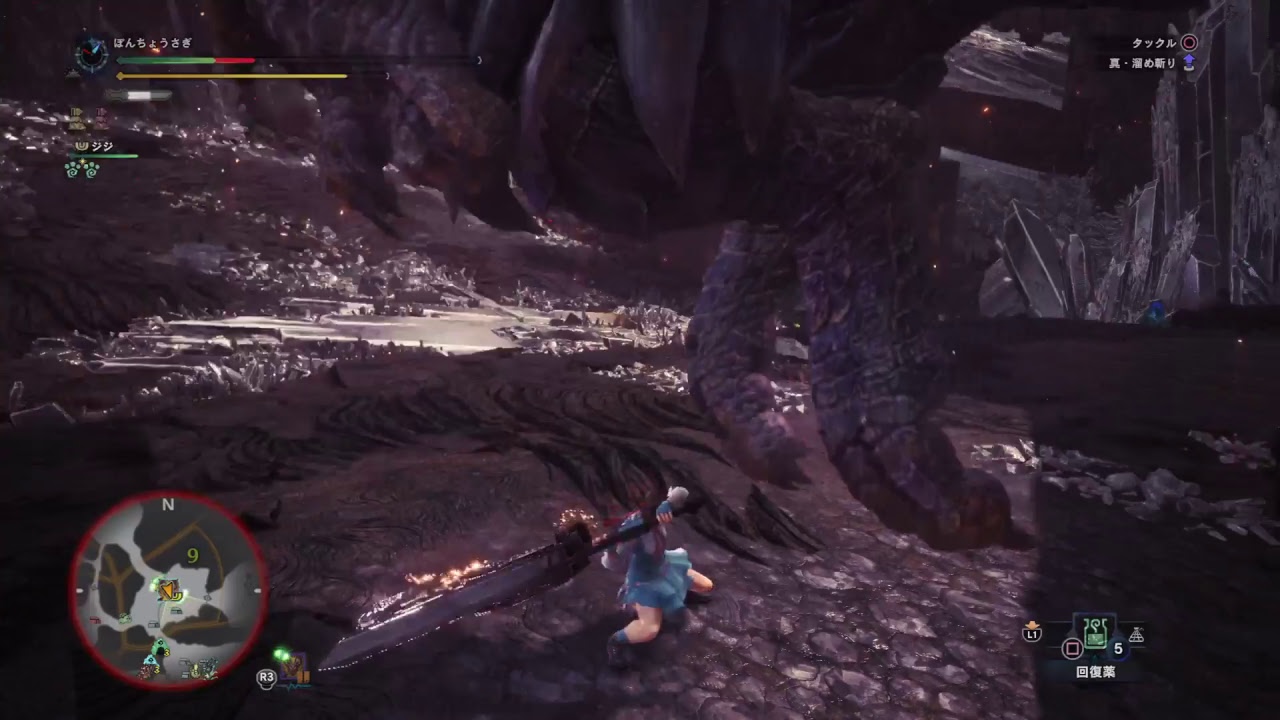The image size is (1280, 720).
Task: Select the trap/net icon right of the potion
Action: point(1137,635)
